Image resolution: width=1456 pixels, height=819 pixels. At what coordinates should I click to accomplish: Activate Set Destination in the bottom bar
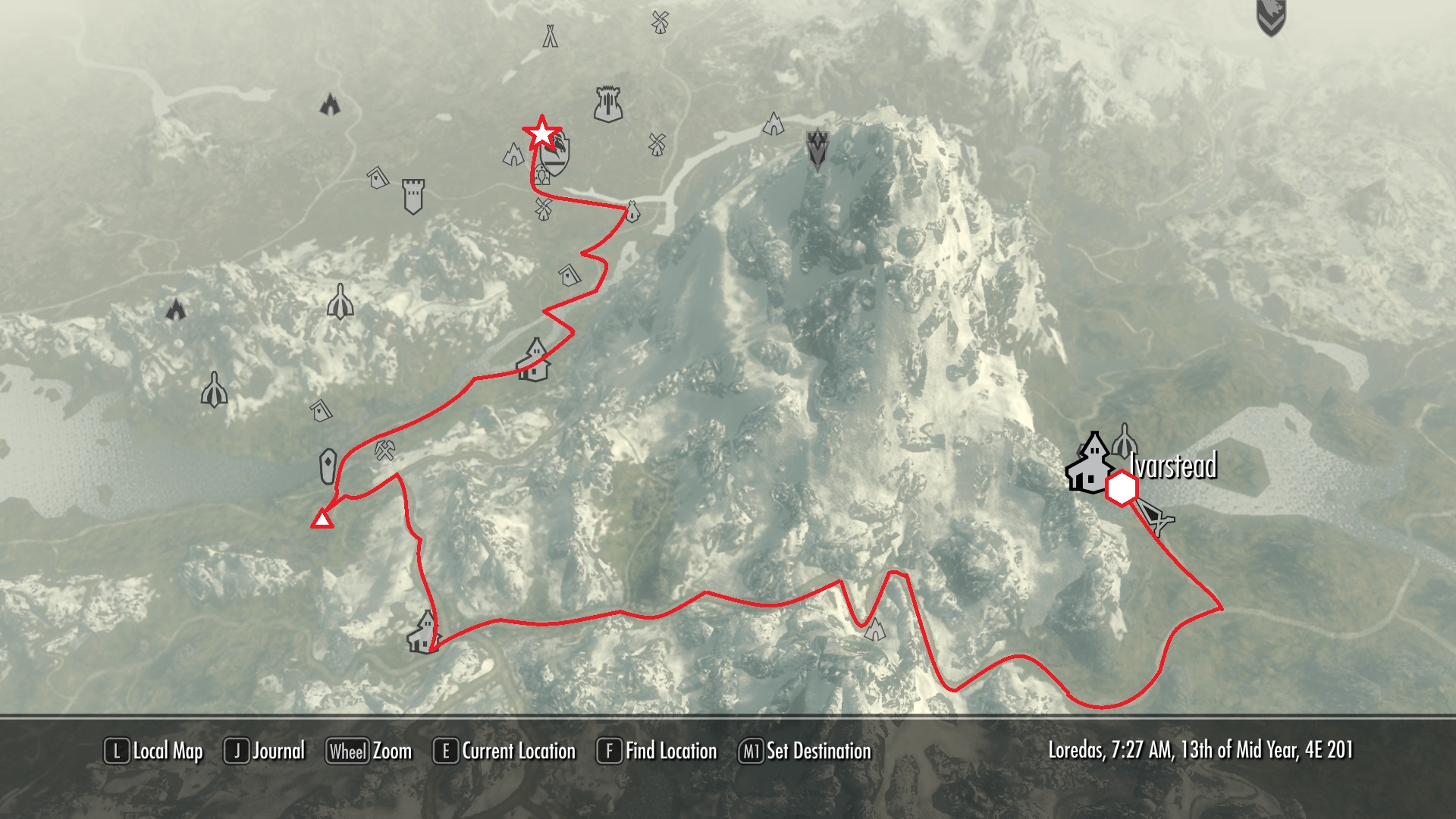(x=805, y=752)
